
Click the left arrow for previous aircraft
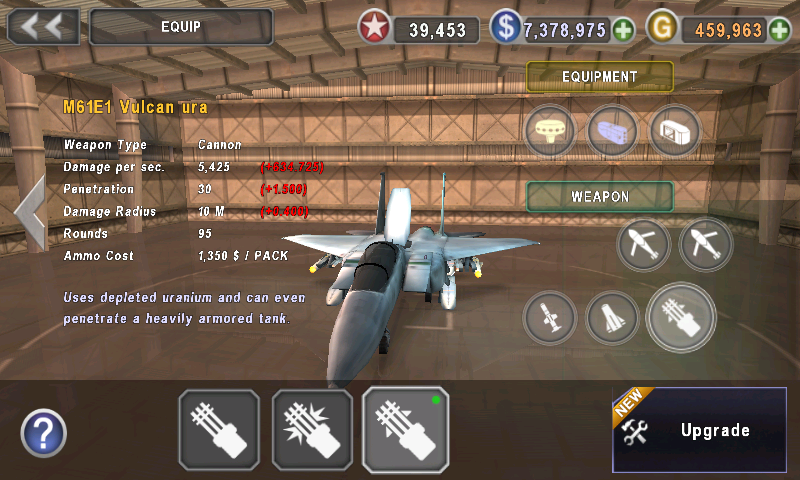(x=29, y=212)
